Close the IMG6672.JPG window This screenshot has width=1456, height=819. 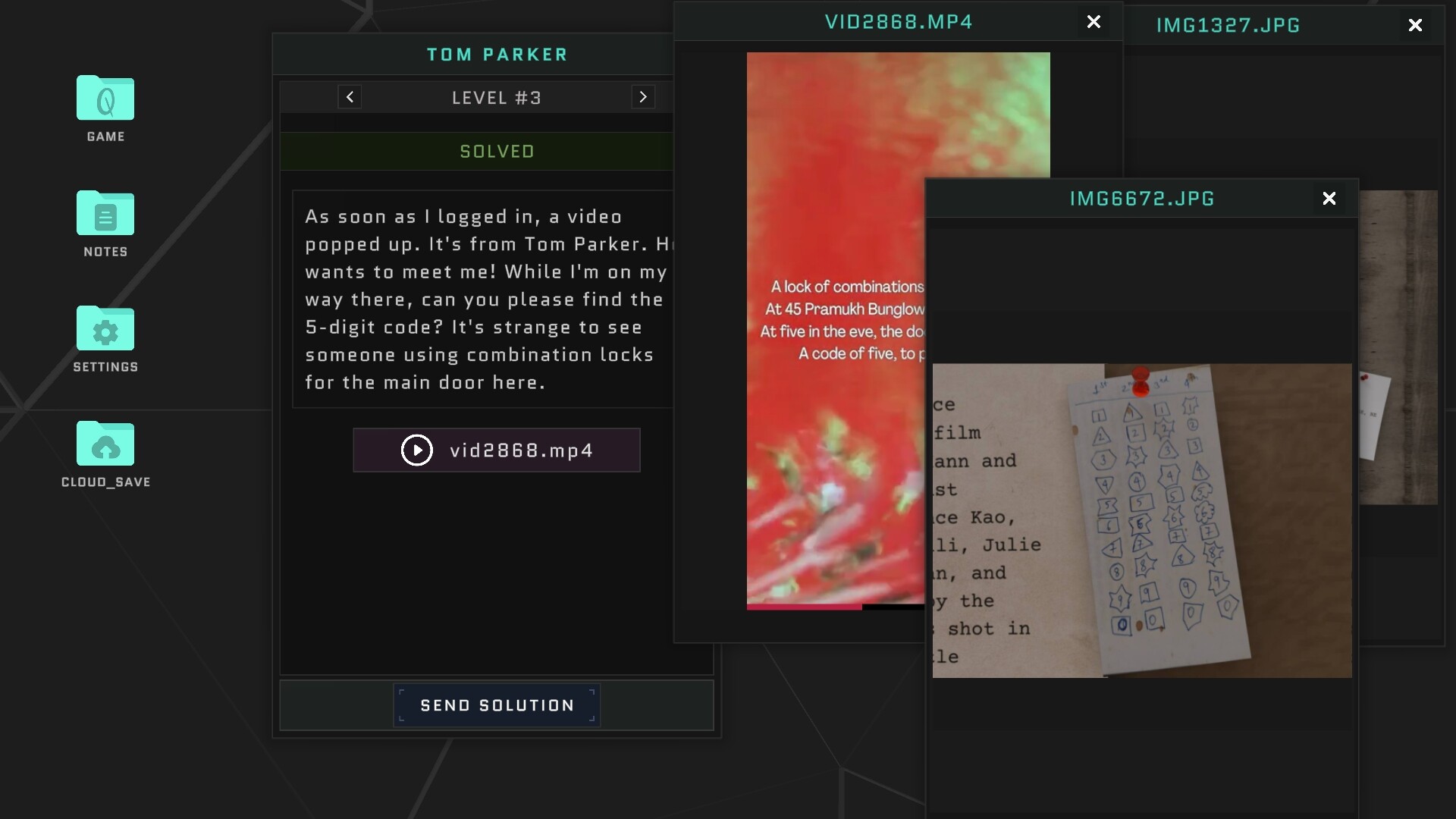point(1329,198)
